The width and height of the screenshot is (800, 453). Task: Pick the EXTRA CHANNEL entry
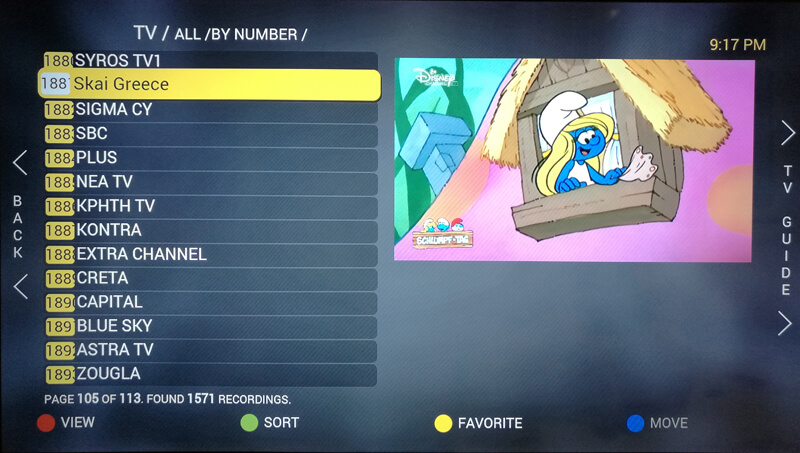click(210, 254)
